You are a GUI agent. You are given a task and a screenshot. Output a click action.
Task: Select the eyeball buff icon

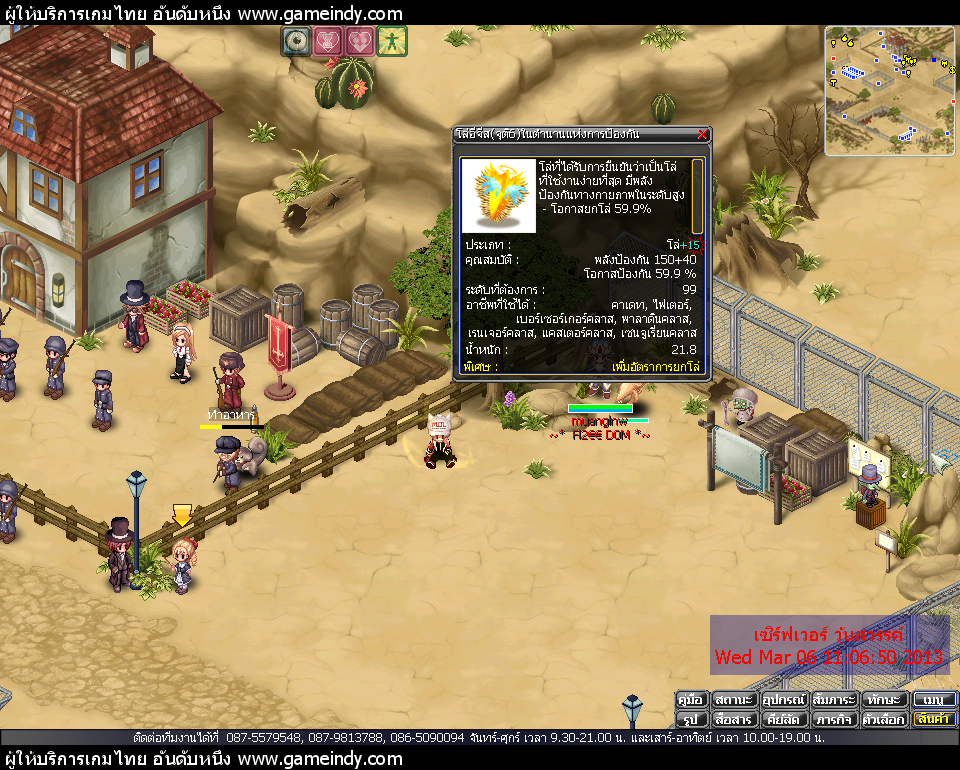[x=296, y=41]
